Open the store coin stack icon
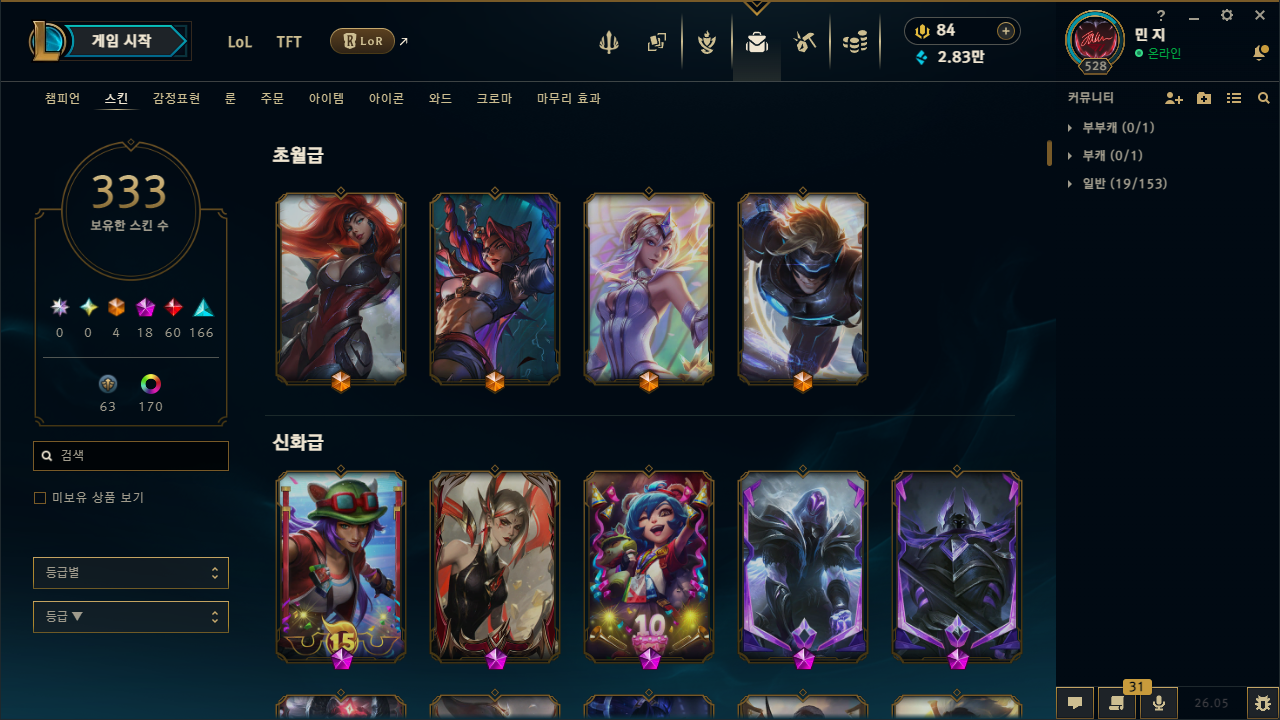1280x720 pixels. coord(855,41)
